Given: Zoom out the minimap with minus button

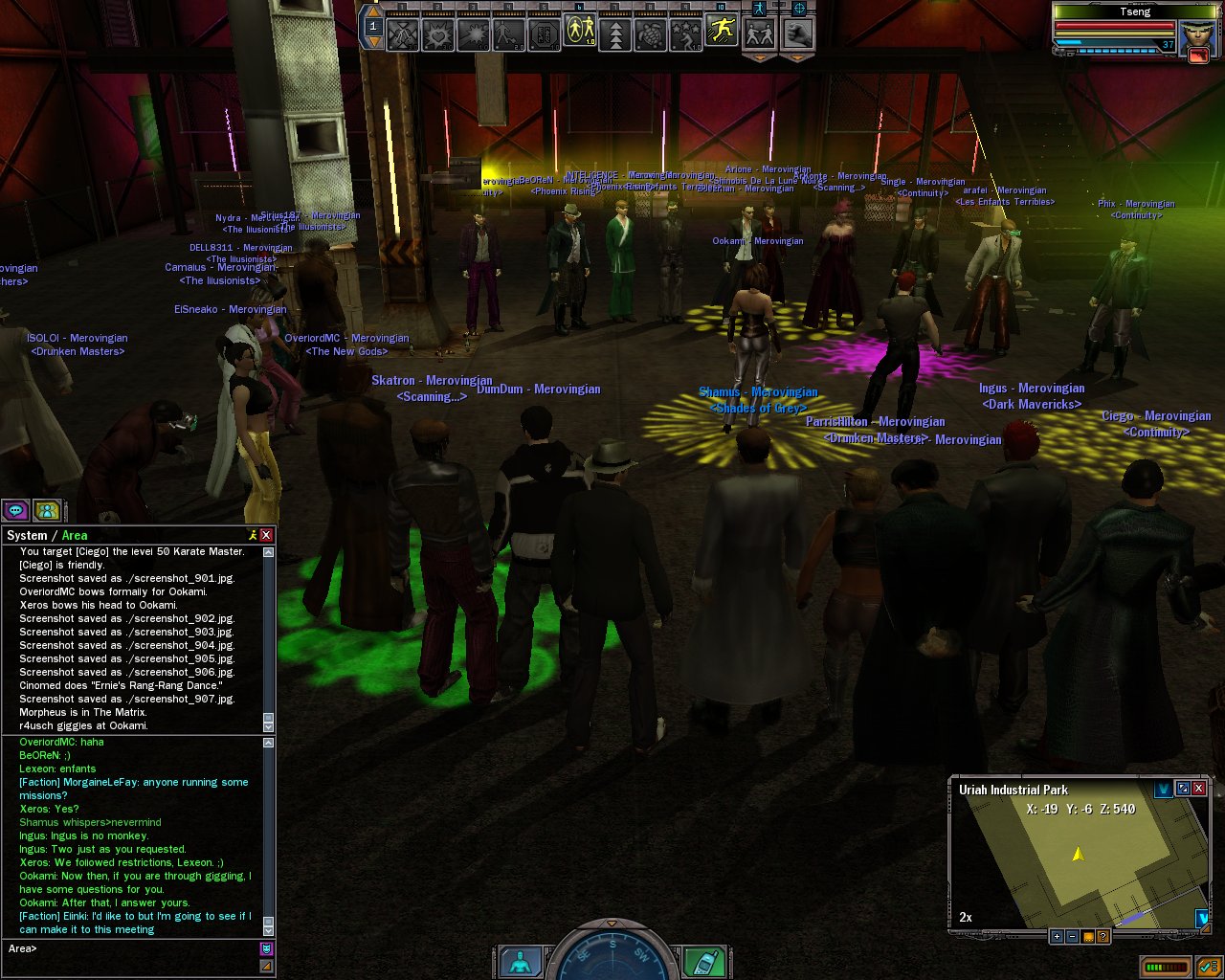Looking at the screenshot, I should point(1072,936).
